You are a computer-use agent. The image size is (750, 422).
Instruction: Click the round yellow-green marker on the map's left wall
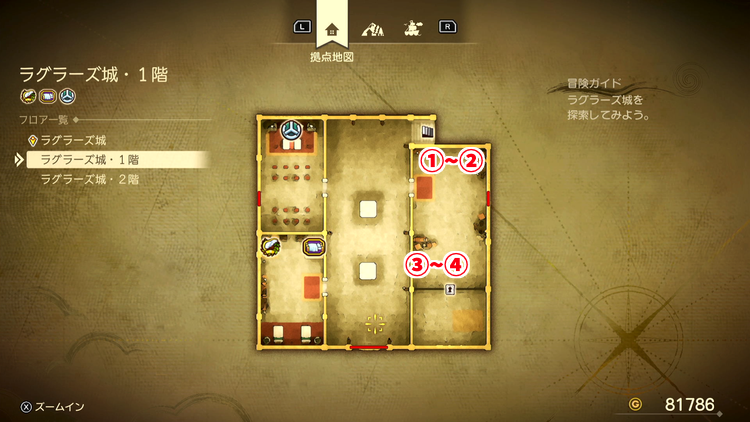coord(270,244)
